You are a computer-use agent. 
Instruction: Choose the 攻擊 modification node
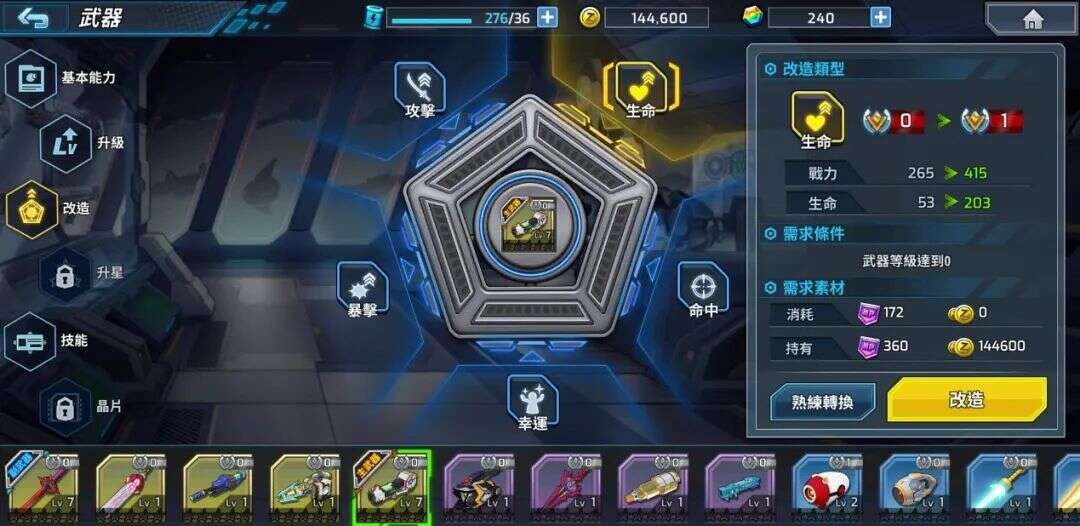coord(420,89)
